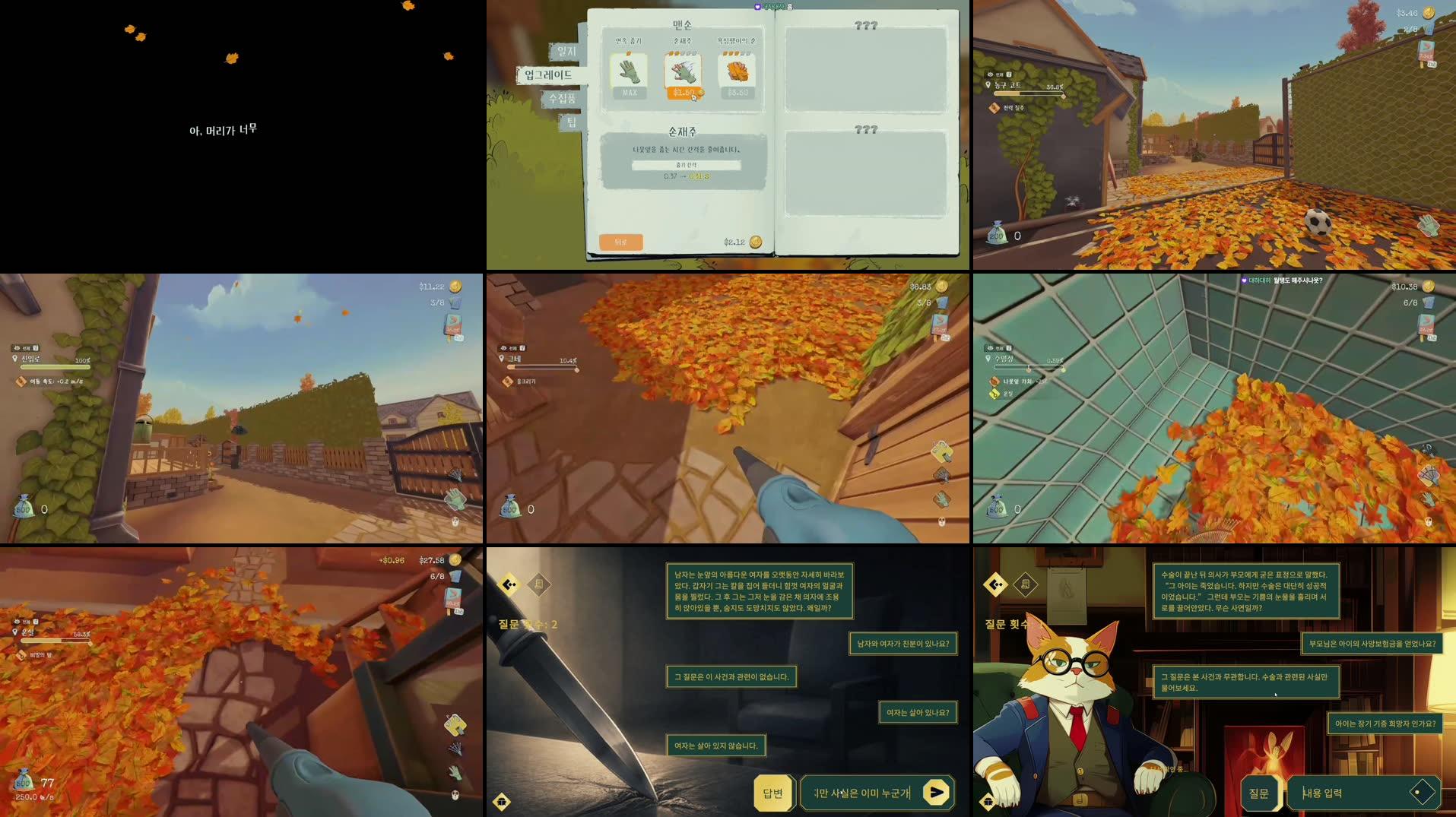The width and height of the screenshot is (1456, 817).
Task: Click the back chevron diamond icon
Action: [x=509, y=584]
